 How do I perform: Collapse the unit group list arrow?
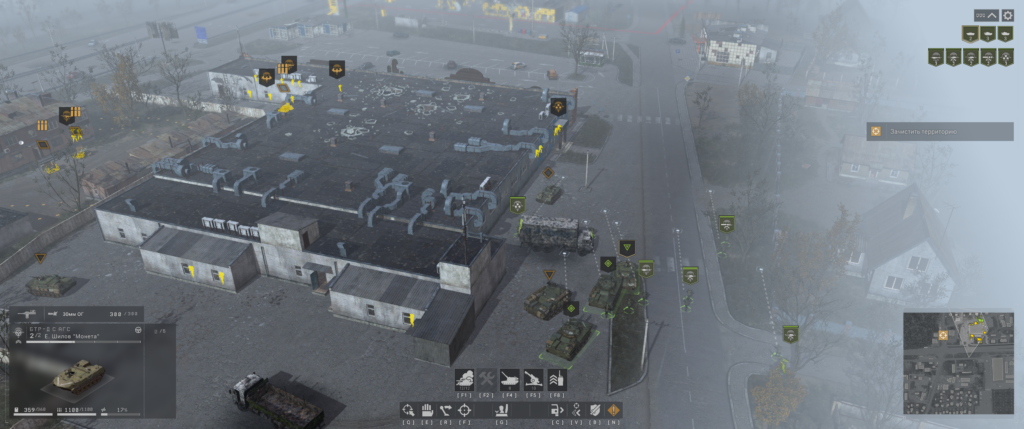[992, 15]
